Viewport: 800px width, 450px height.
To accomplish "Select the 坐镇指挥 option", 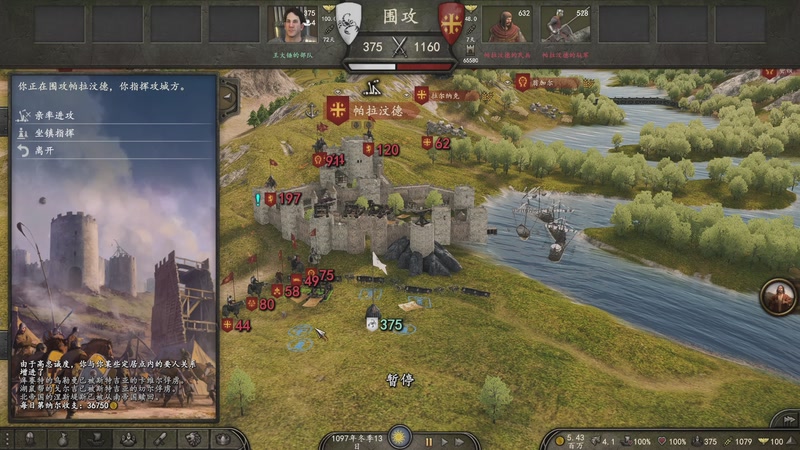I will 60,132.
